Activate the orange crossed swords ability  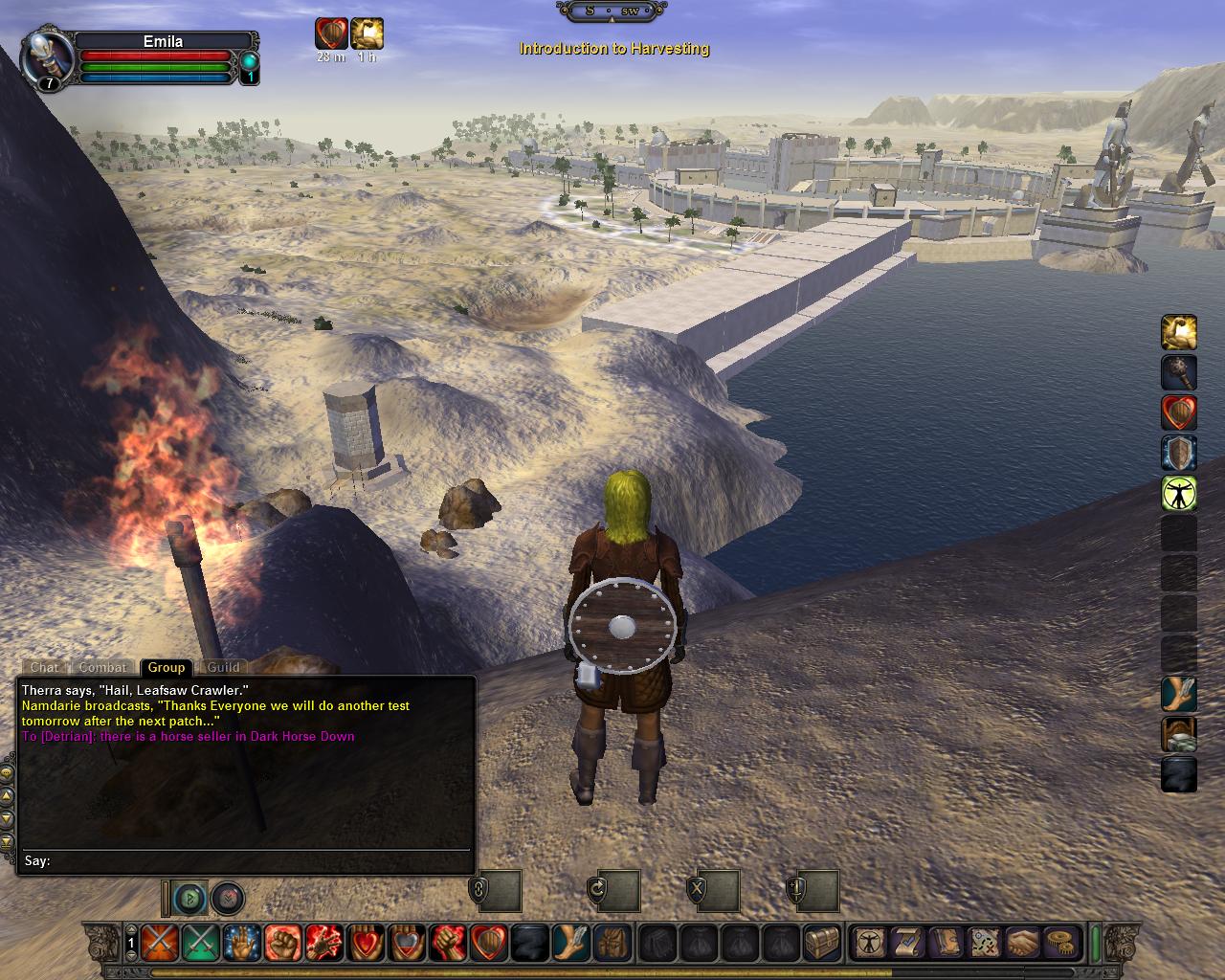[158, 943]
